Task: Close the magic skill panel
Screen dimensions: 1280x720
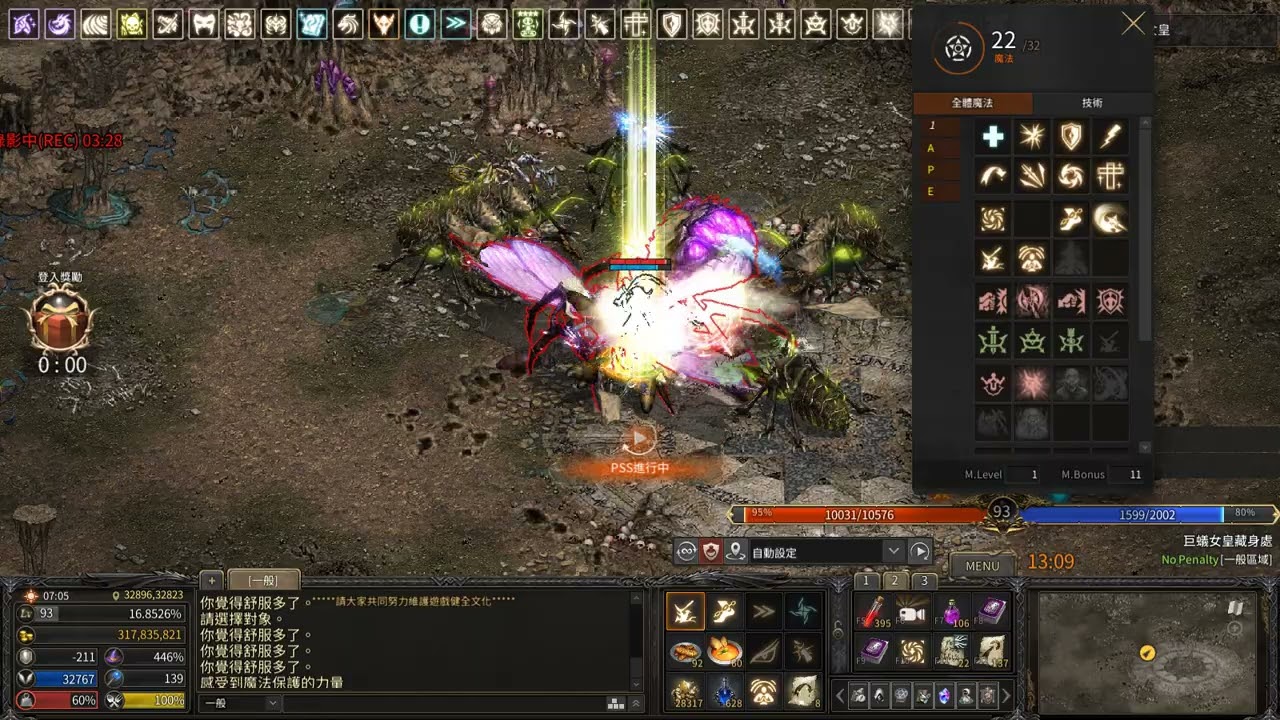Action: (1133, 24)
